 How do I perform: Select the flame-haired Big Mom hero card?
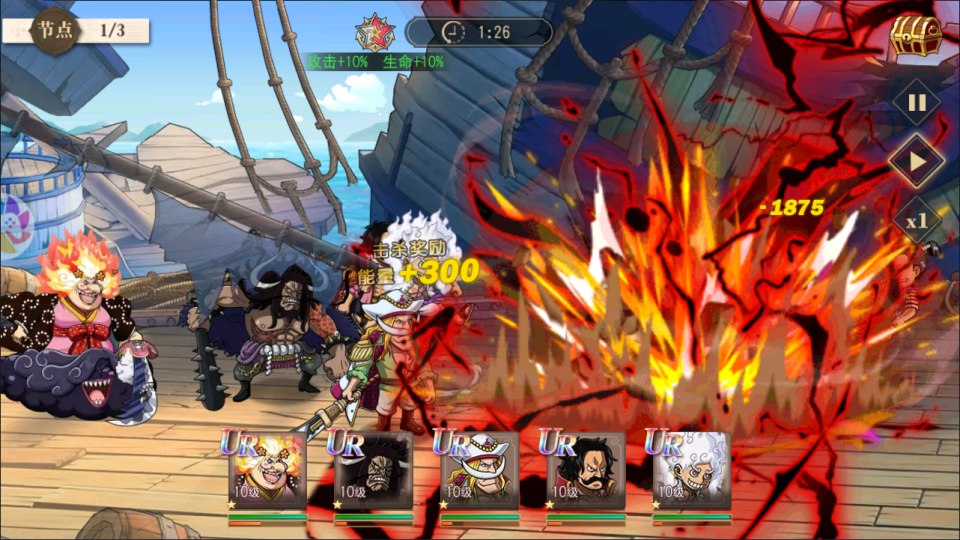pos(267,470)
